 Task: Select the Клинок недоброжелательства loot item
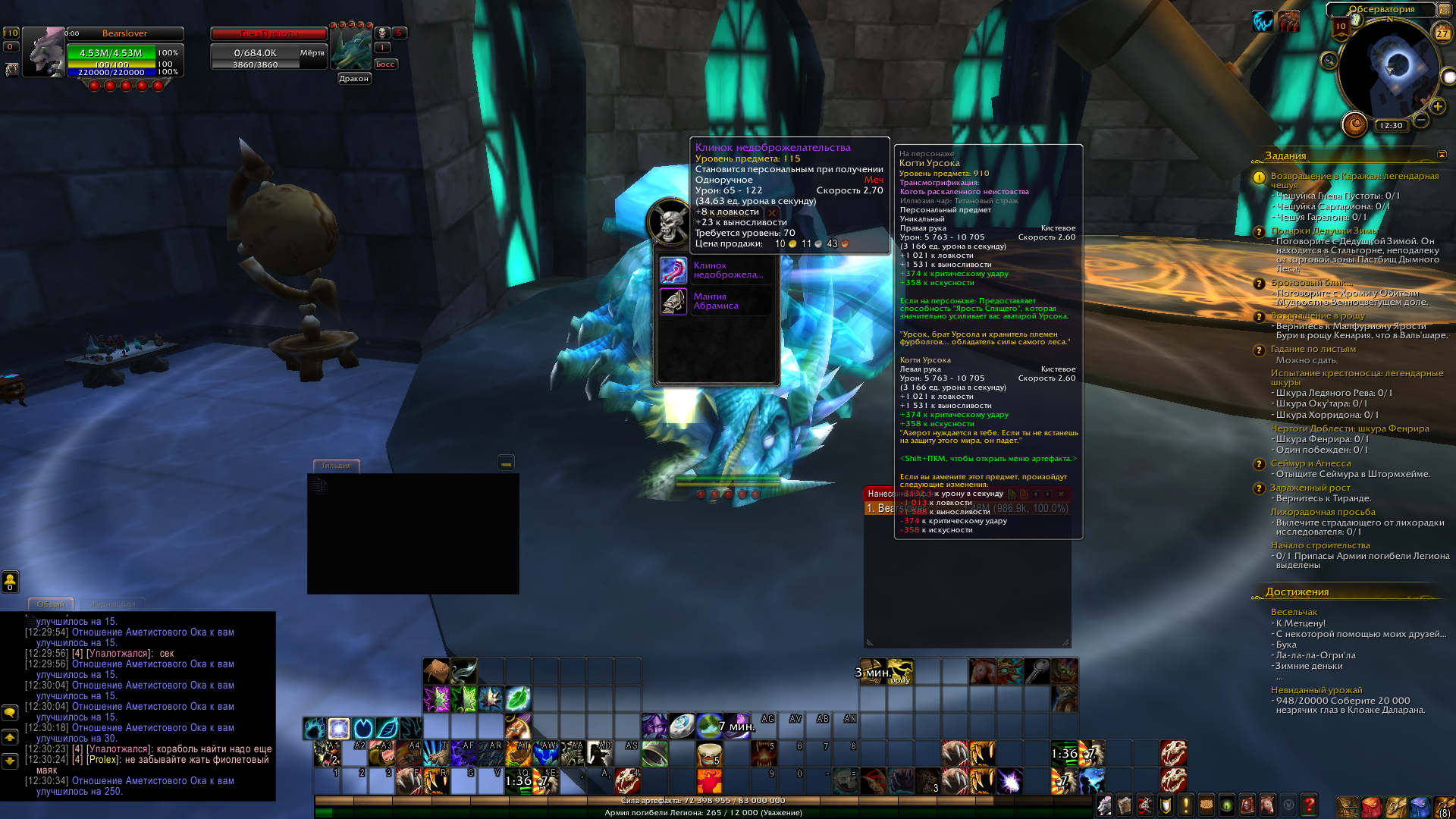(x=673, y=271)
